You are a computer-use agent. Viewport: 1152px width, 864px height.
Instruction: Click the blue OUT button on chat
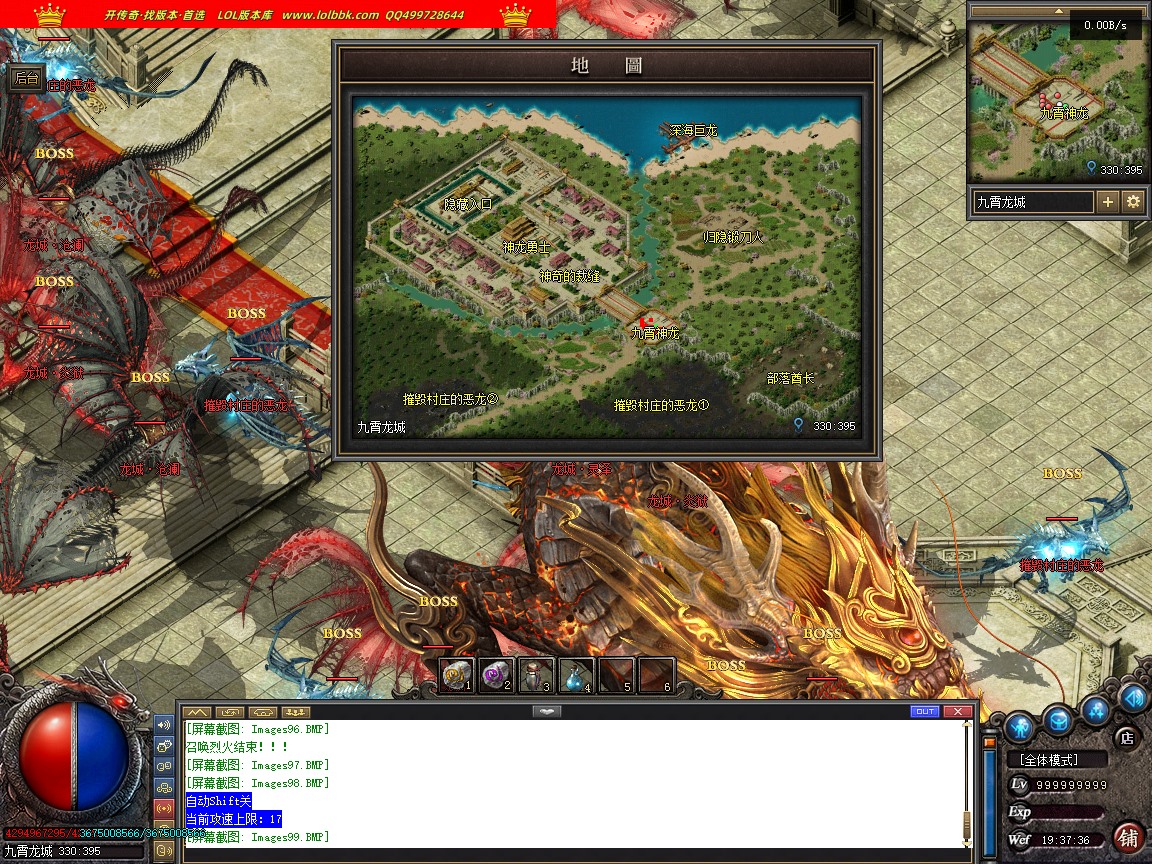(x=925, y=711)
